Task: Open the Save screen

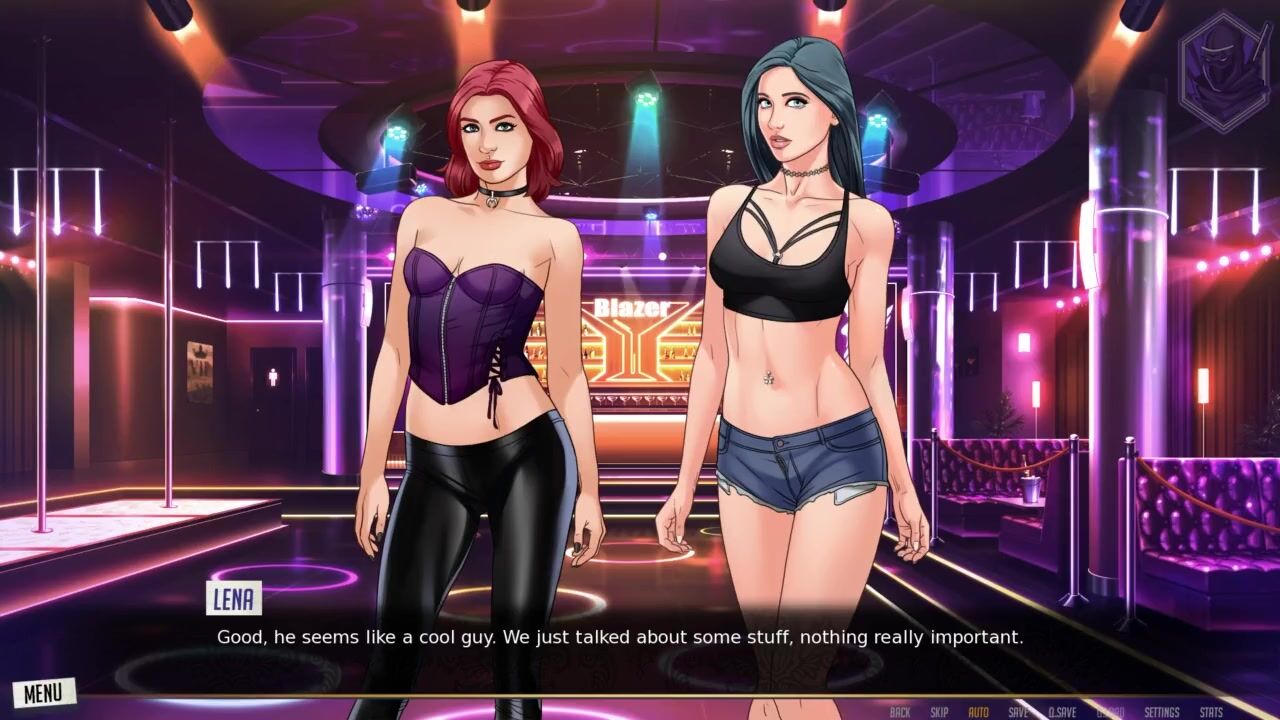Action: (x=1018, y=712)
